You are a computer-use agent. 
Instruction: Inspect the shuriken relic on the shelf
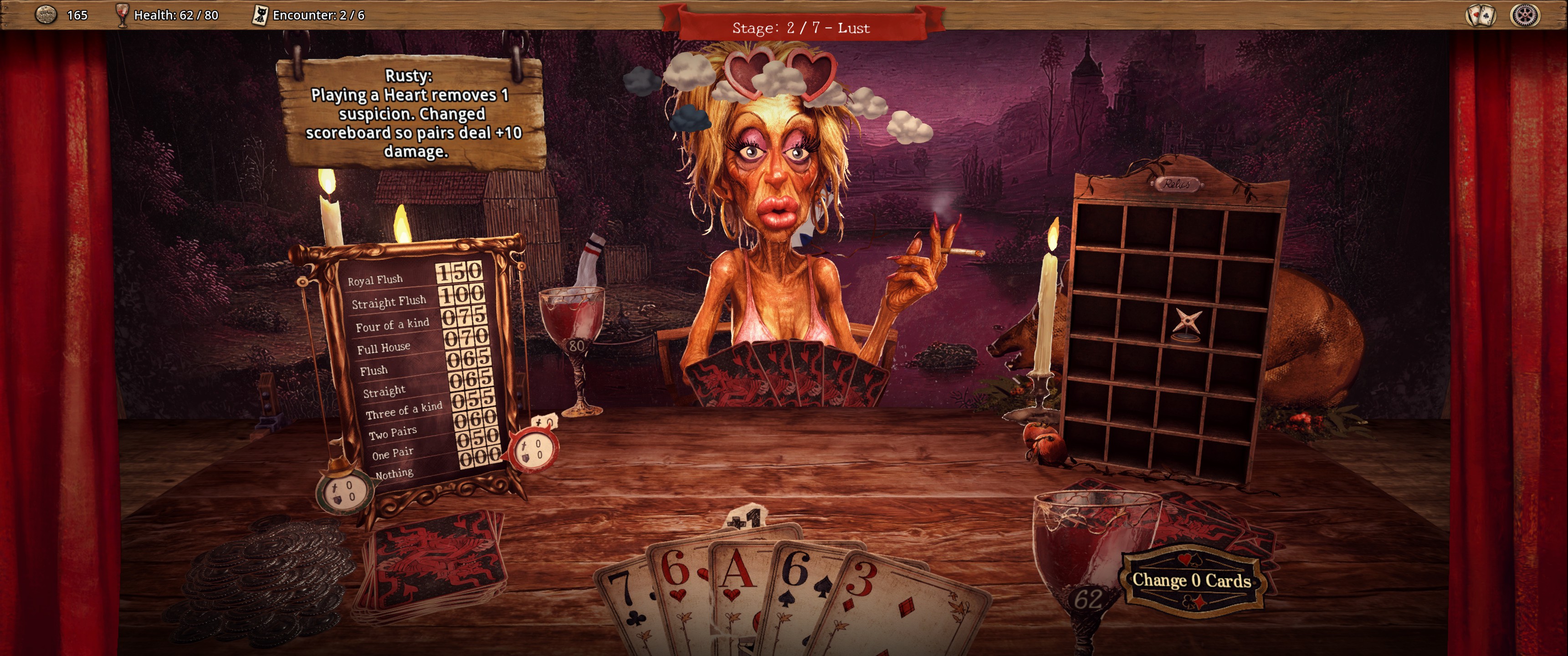click(x=1187, y=323)
